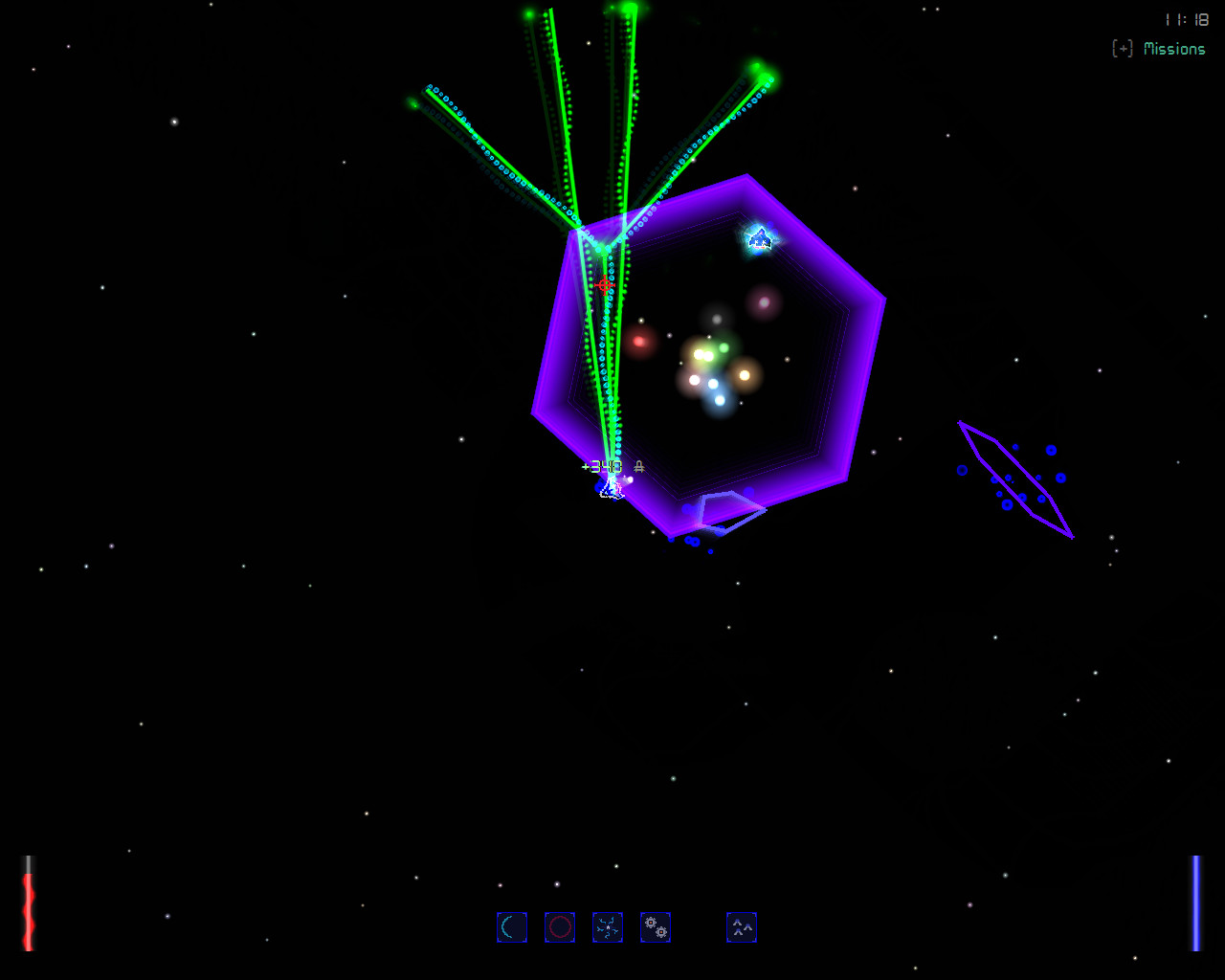Select the twin mines deployment icon
Viewport: 1225px width, 980px height.
[656, 926]
